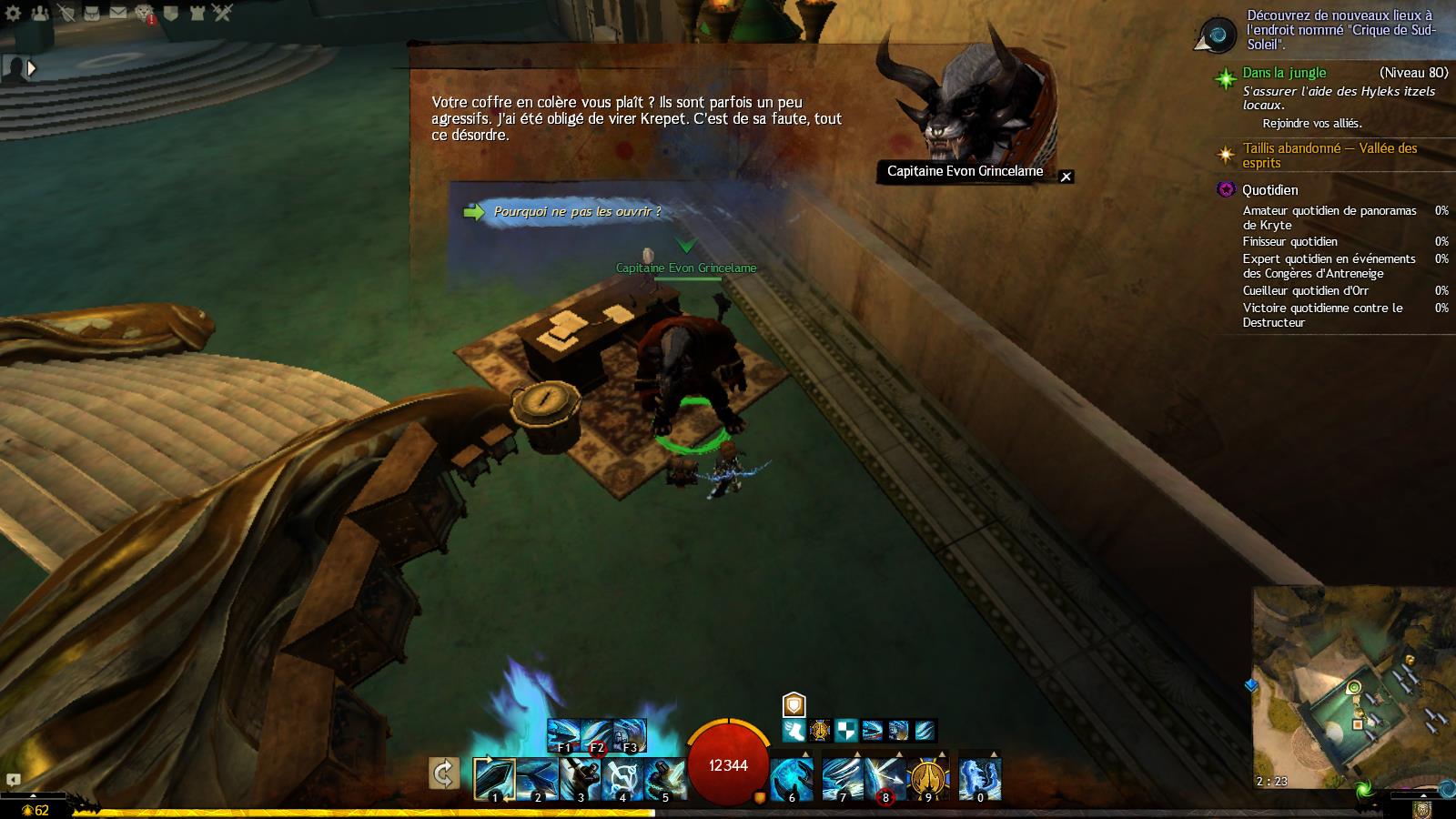The image size is (1456, 819).
Task: Open the inventory bag
Action: point(92,13)
